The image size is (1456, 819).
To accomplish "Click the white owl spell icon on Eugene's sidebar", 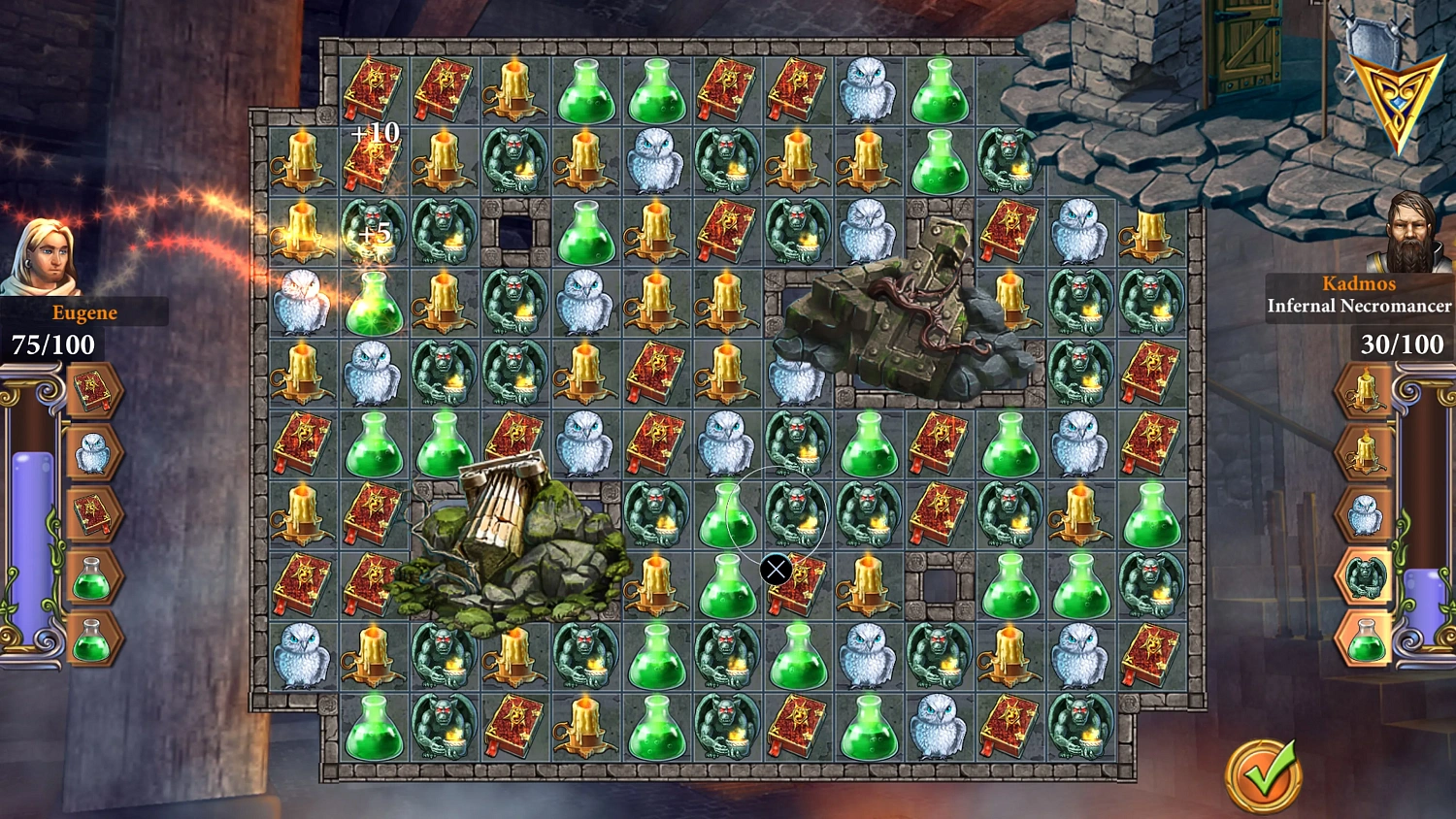I will (94, 451).
